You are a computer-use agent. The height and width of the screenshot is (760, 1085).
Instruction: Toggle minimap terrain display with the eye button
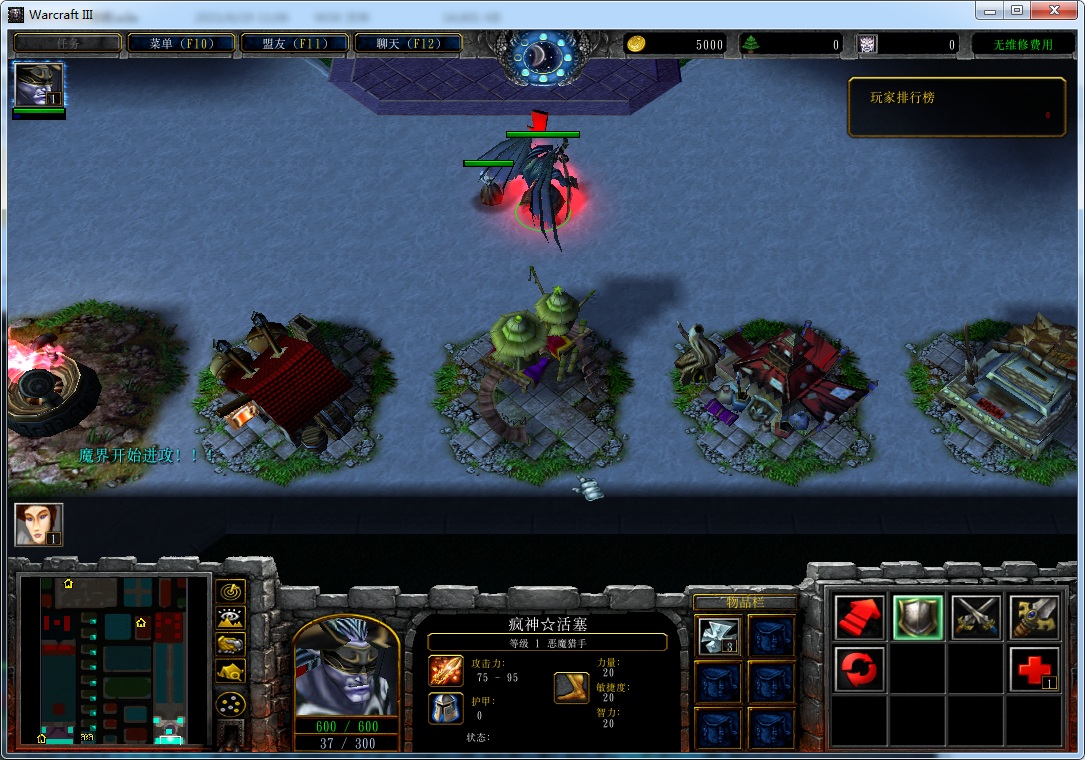pos(231,618)
